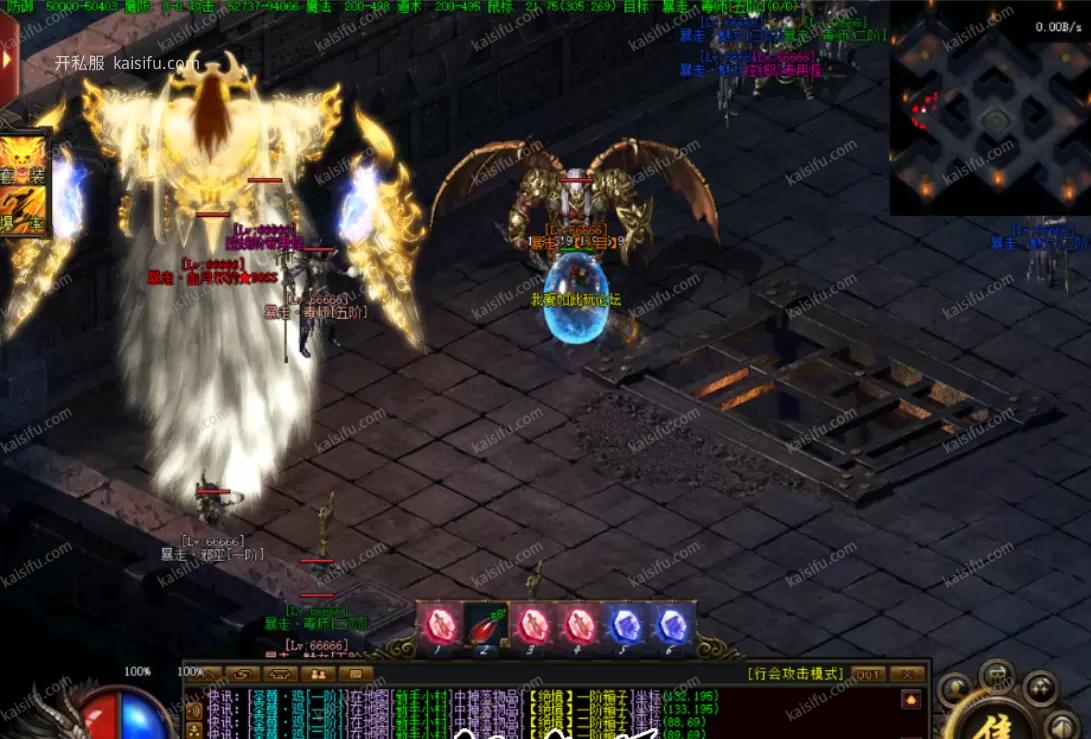Click the large golden 传 button
Viewport: 1091px width, 739px height.
(991, 720)
